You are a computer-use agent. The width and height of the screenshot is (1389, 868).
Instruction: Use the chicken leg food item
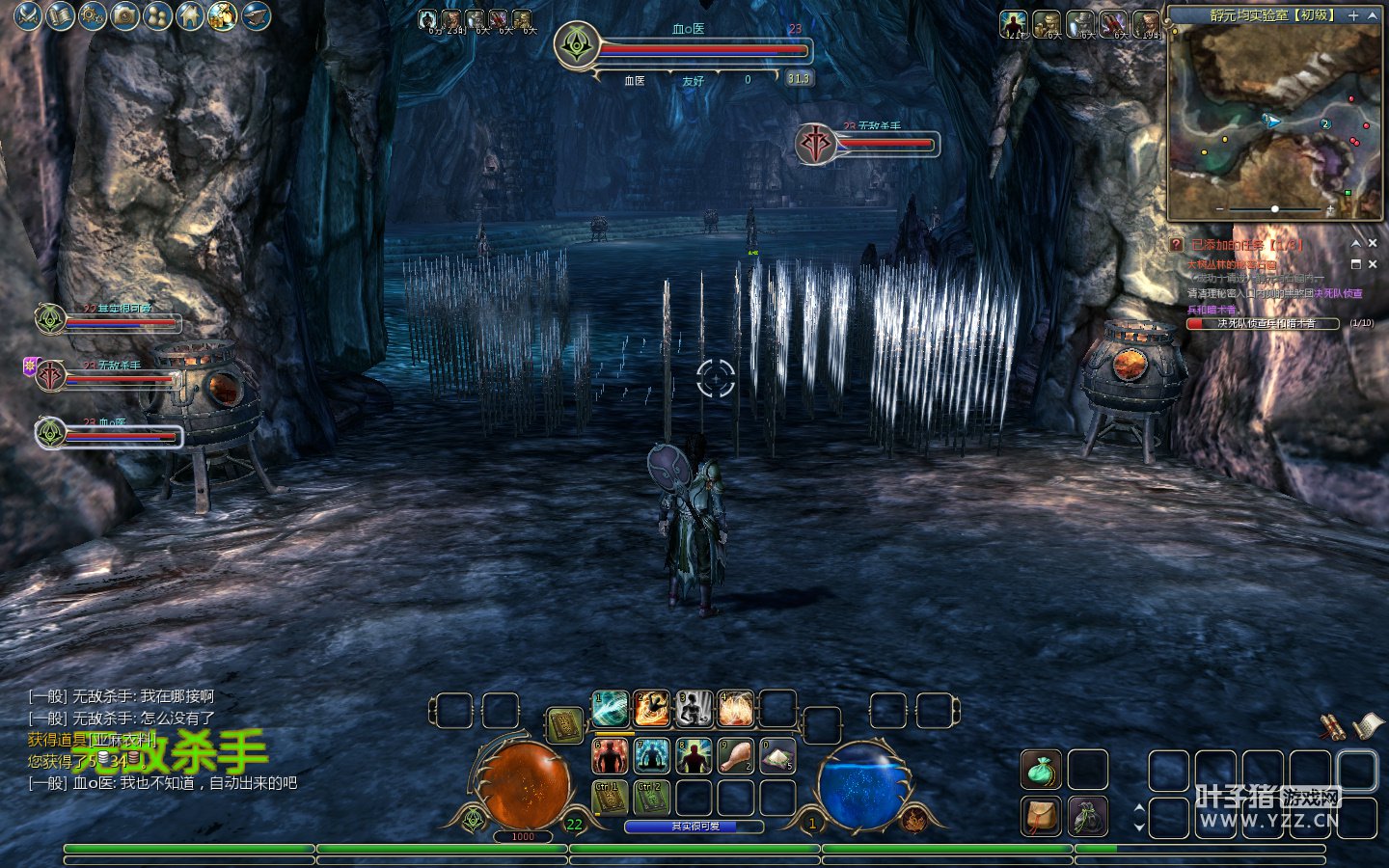coord(735,756)
